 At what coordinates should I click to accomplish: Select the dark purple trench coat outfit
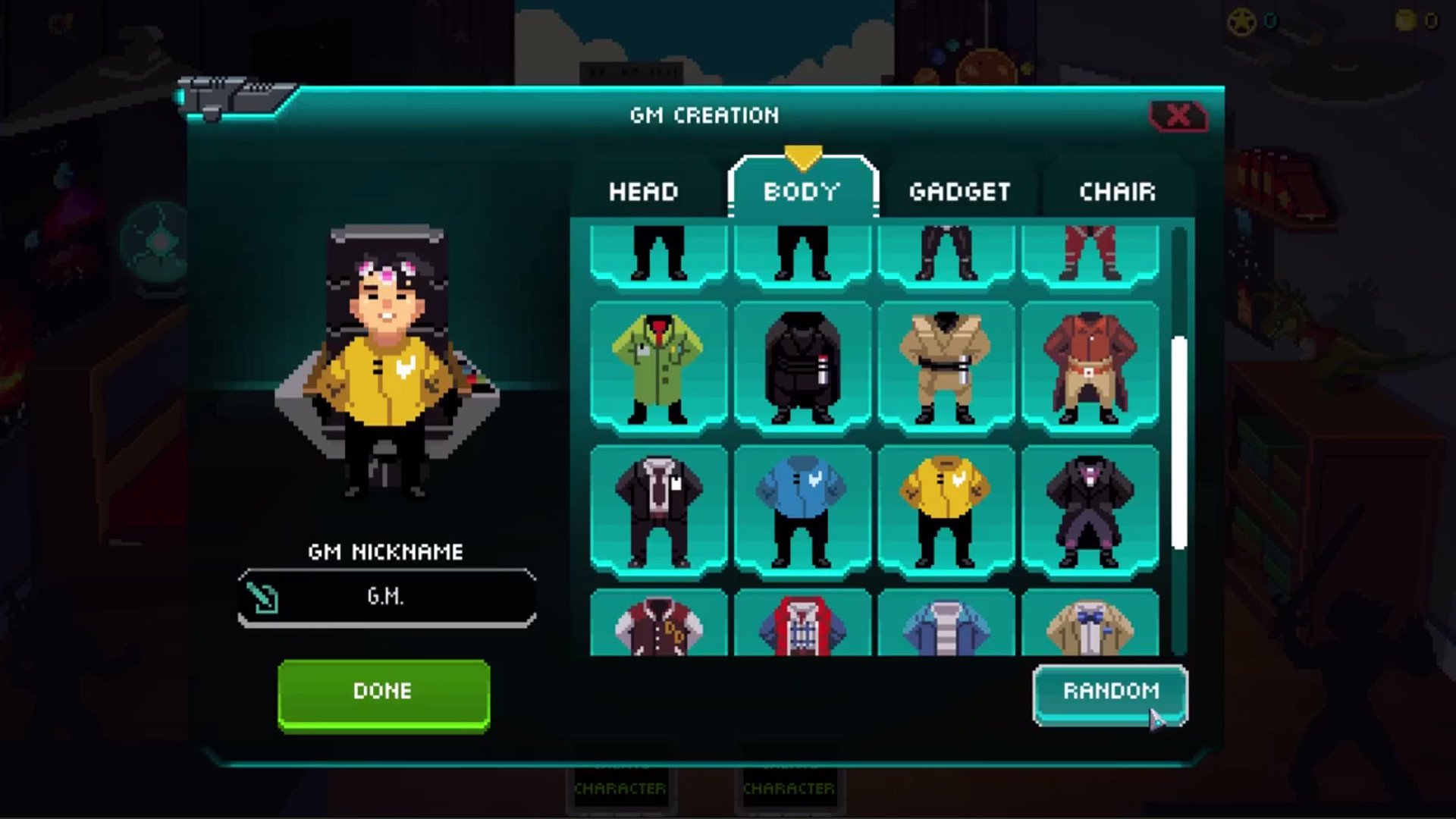pyautogui.click(x=1090, y=512)
